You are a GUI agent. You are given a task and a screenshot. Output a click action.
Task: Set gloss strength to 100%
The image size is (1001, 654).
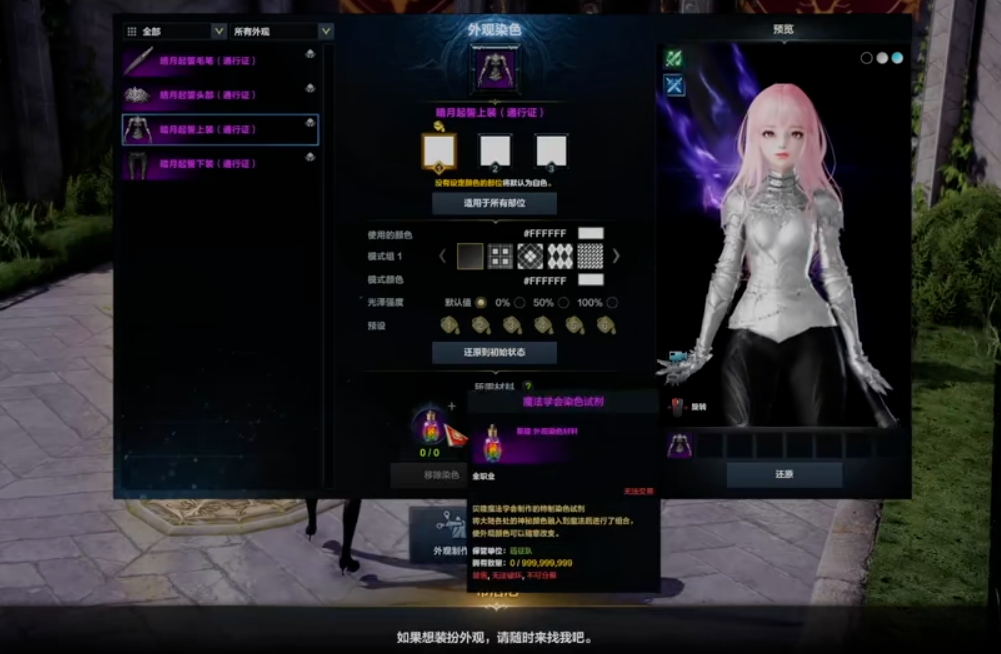(x=612, y=303)
